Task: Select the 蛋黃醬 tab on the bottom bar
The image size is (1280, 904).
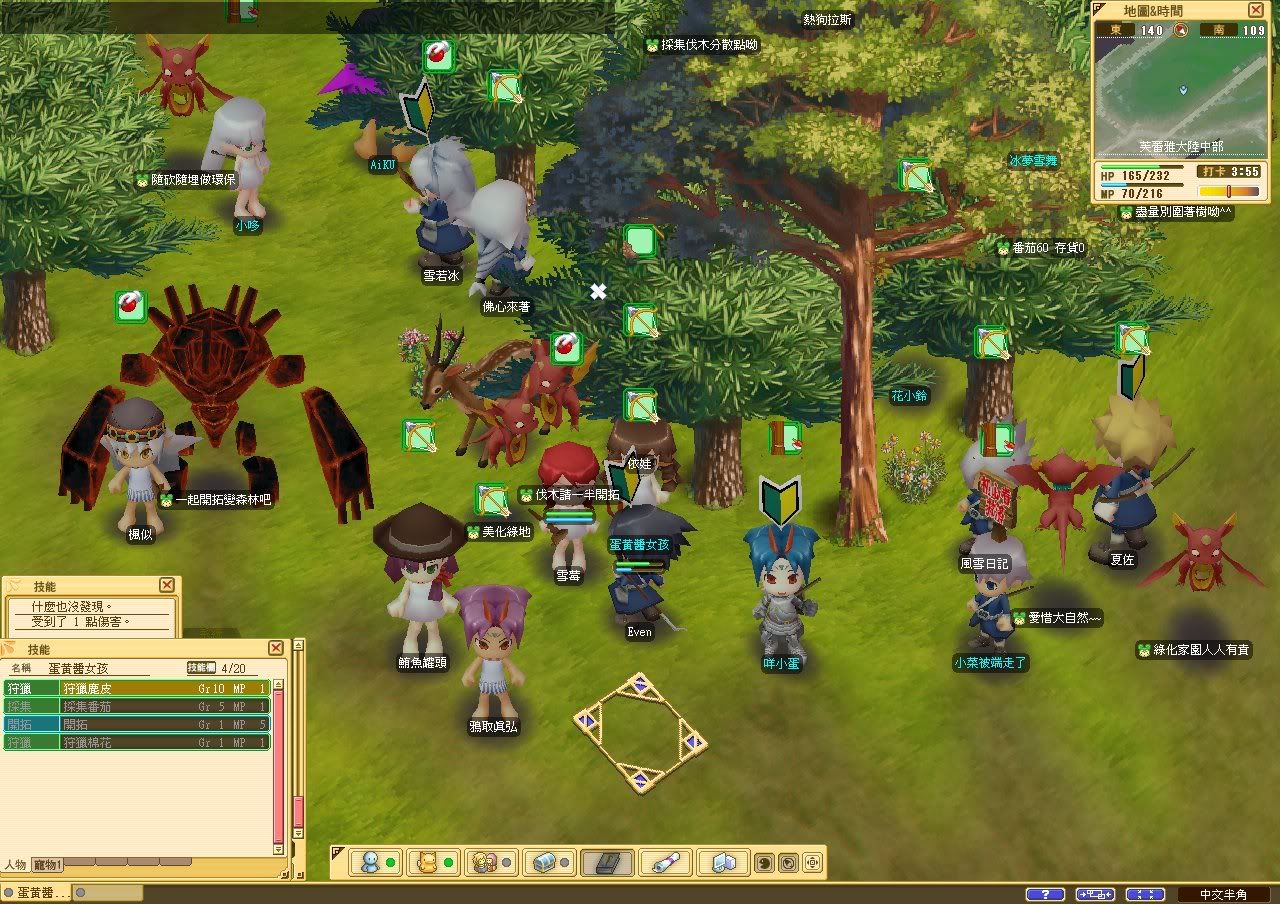Action: 36,893
